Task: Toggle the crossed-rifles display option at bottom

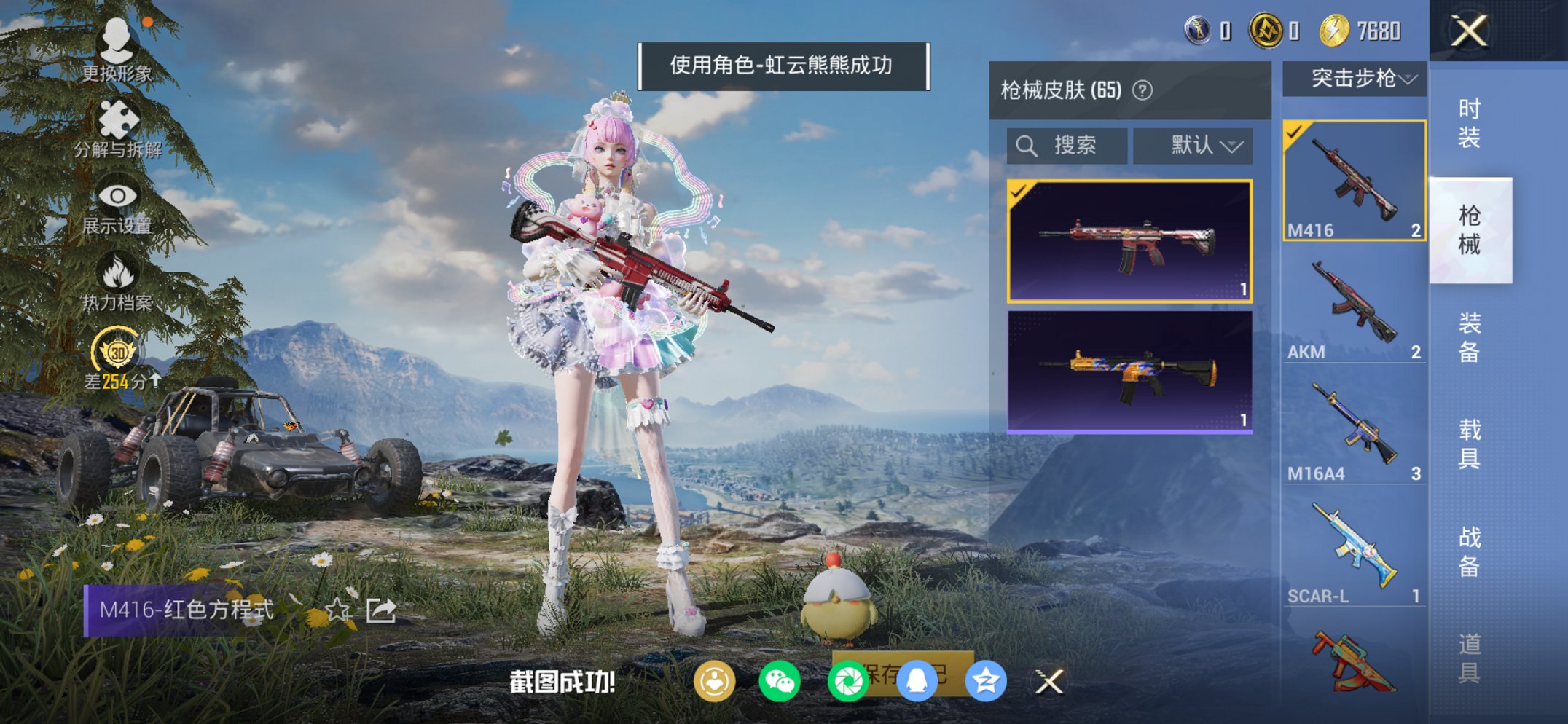Action: pos(1051,683)
